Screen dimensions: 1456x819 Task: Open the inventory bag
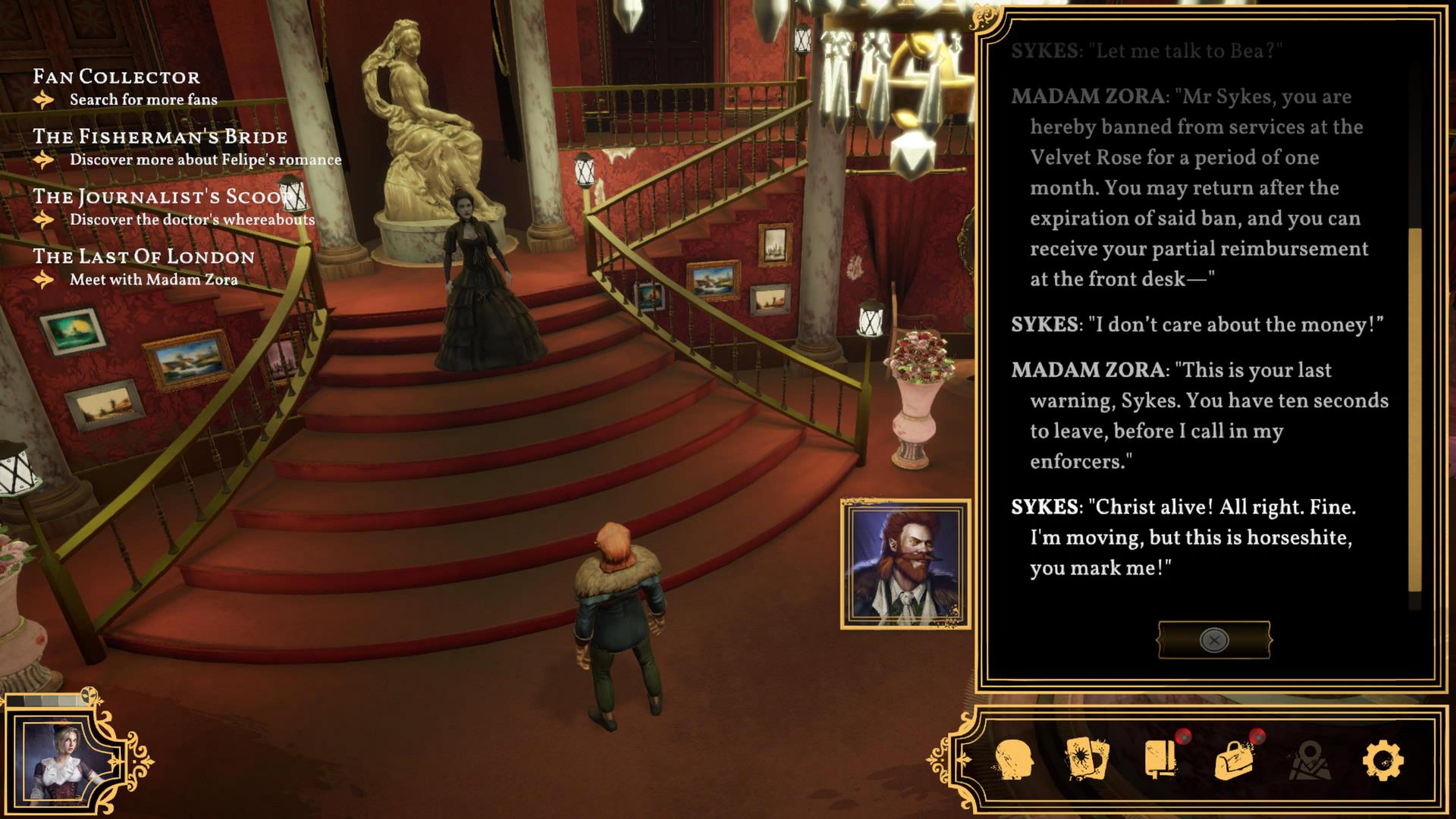pyautogui.click(x=1234, y=760)
